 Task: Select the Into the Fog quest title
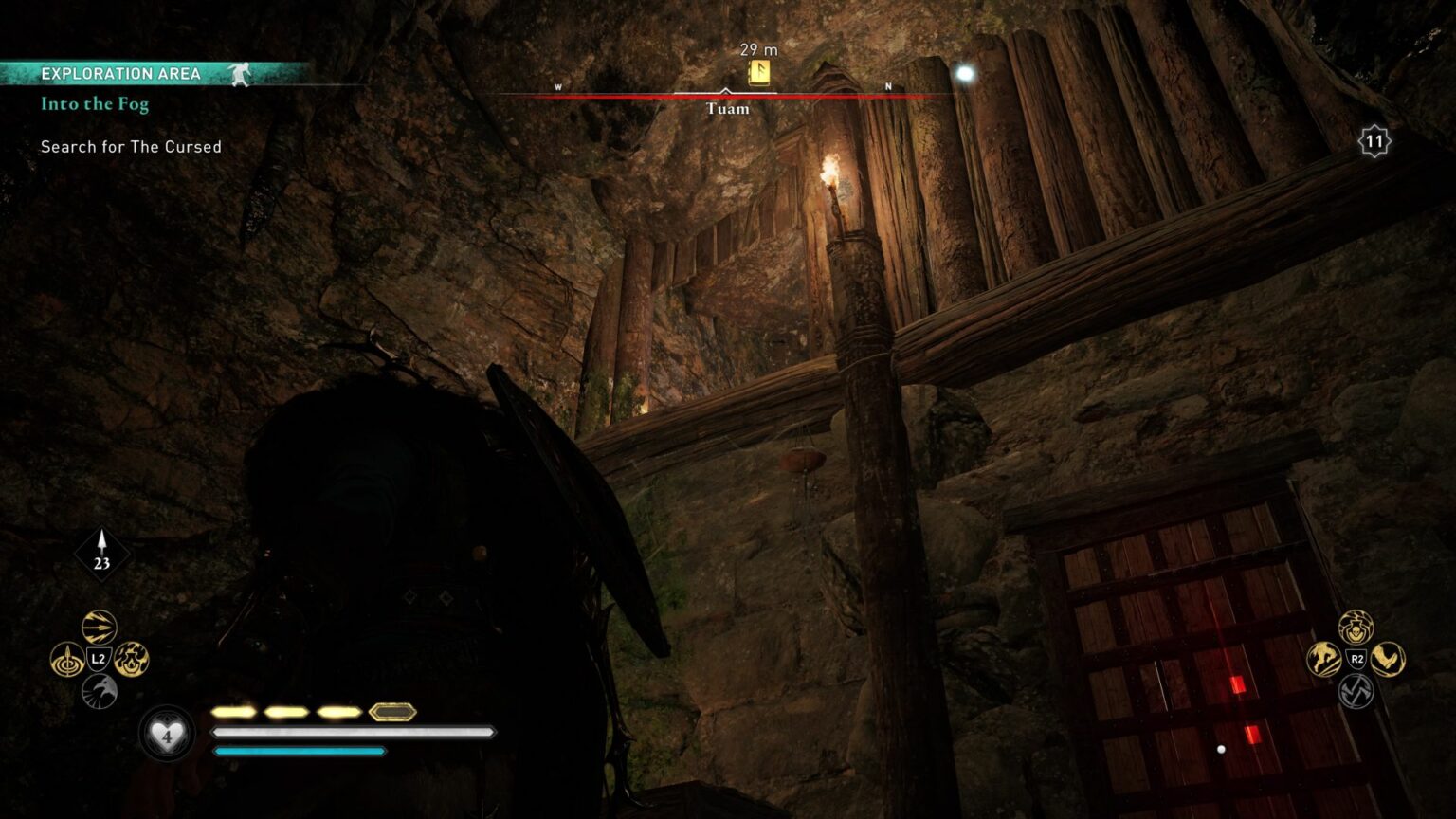[93, 104]
